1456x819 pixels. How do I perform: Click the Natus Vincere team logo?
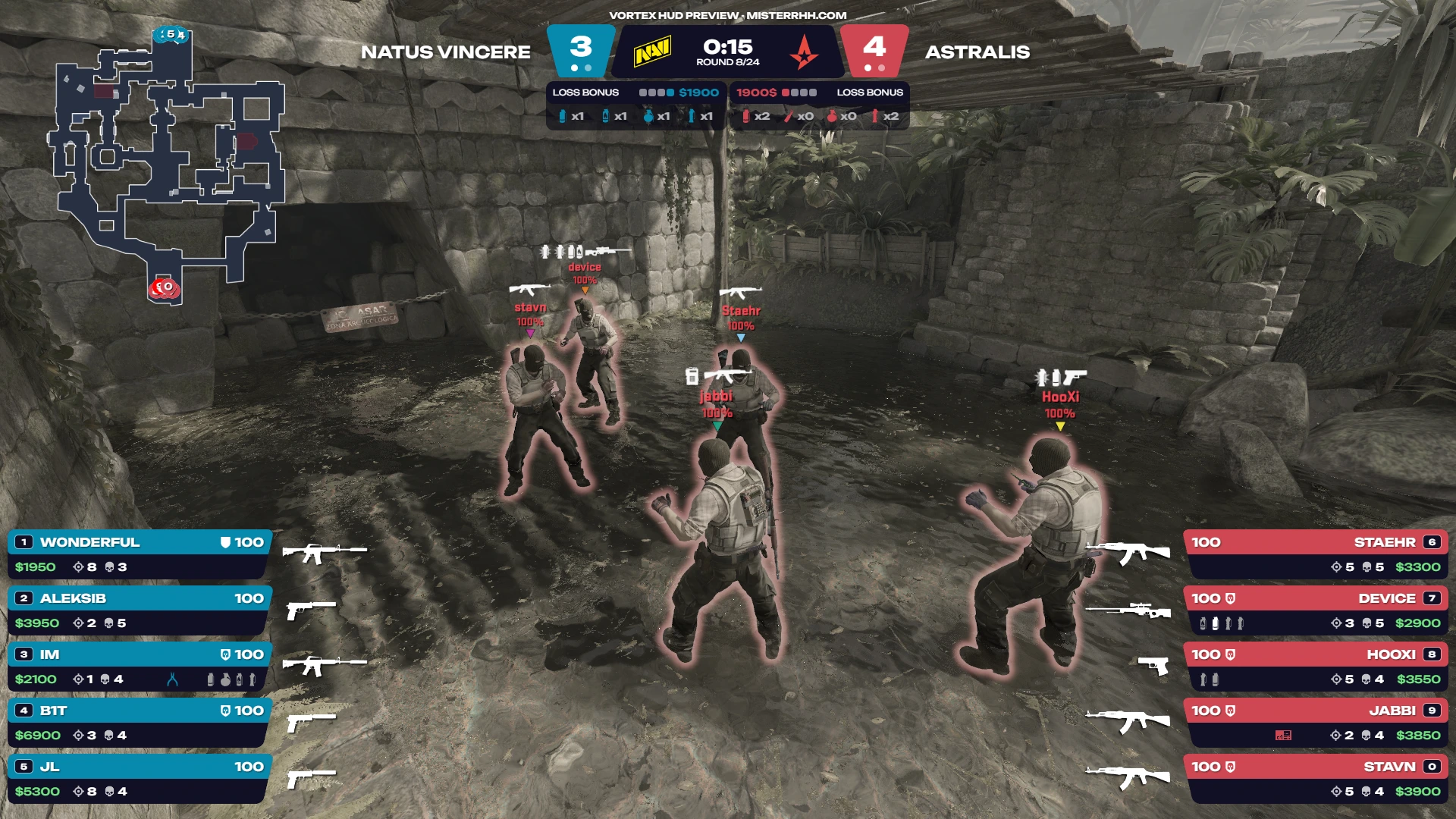652,52
